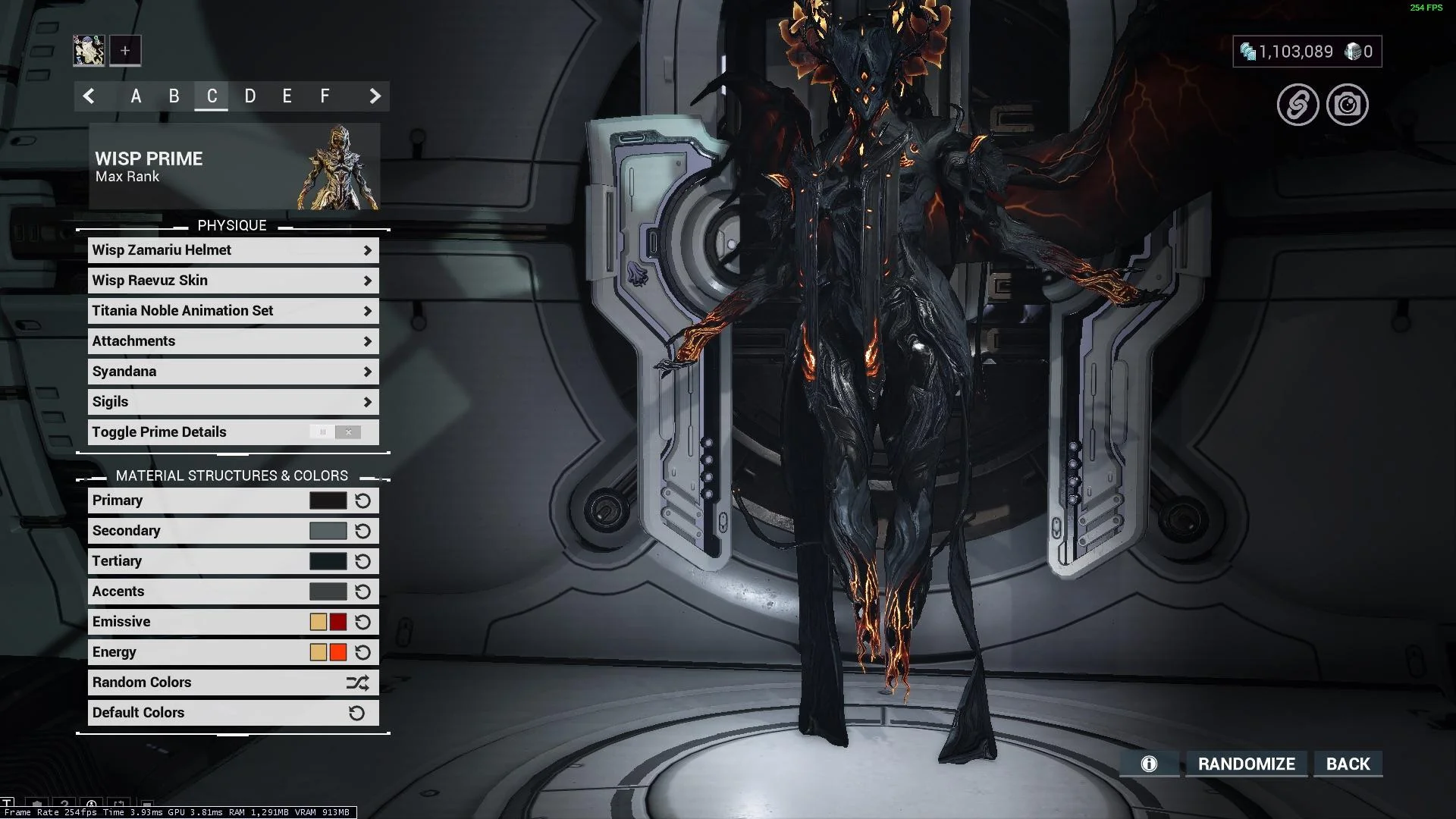Pick the Accents color swatch
This screenshot has height=819, width=1456.
pyautogui.click(x=328, y=591)
